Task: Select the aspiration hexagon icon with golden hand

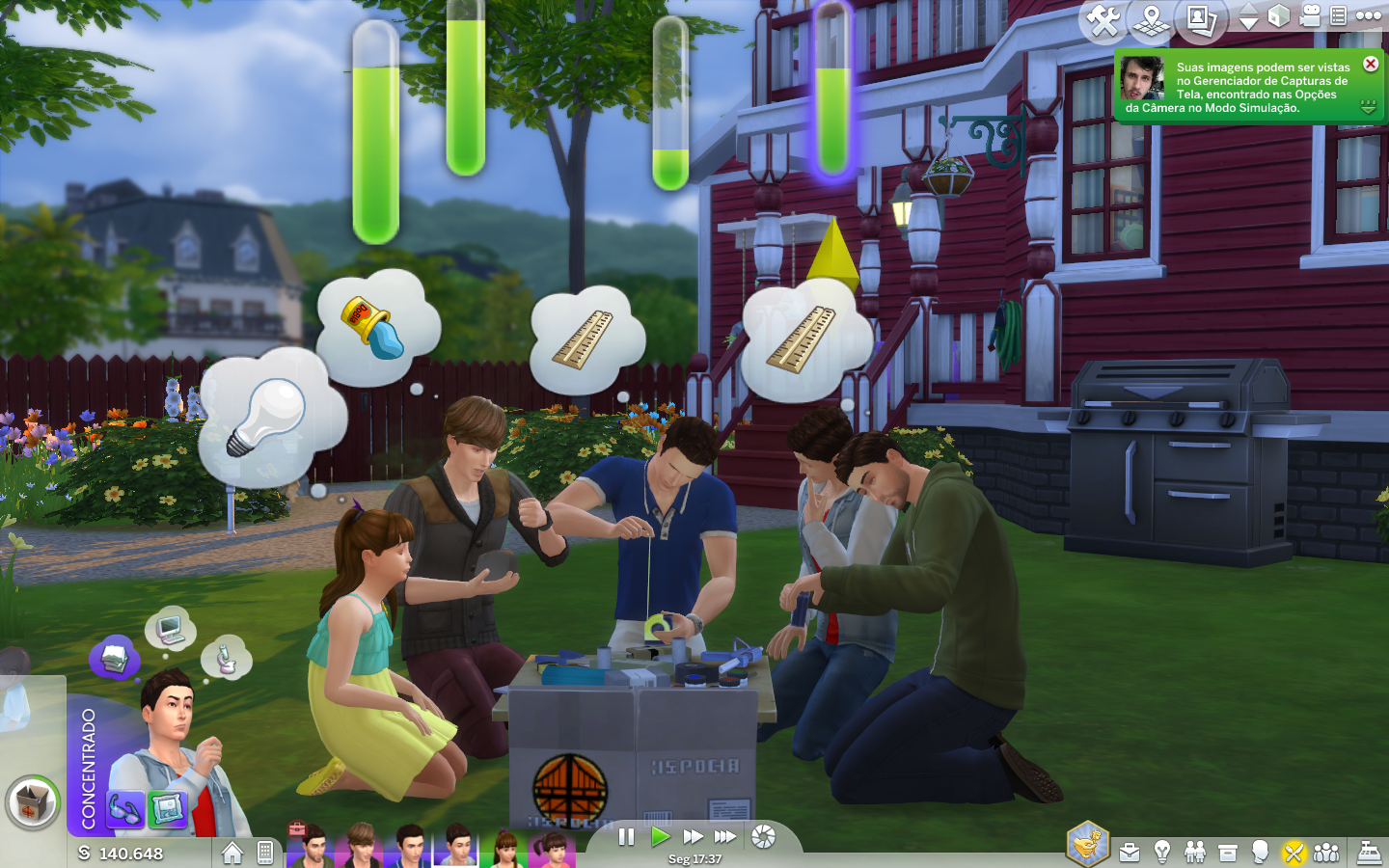Action: 1087,845
